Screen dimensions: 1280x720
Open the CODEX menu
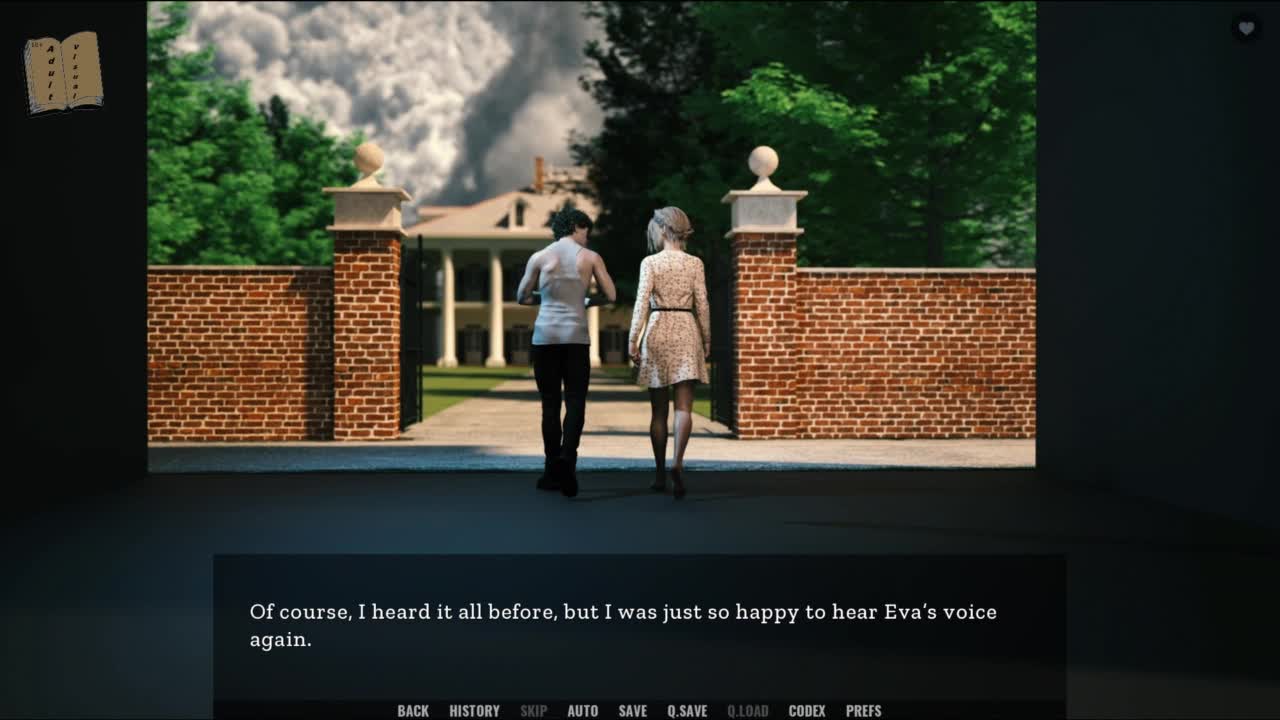click(807, 711)
